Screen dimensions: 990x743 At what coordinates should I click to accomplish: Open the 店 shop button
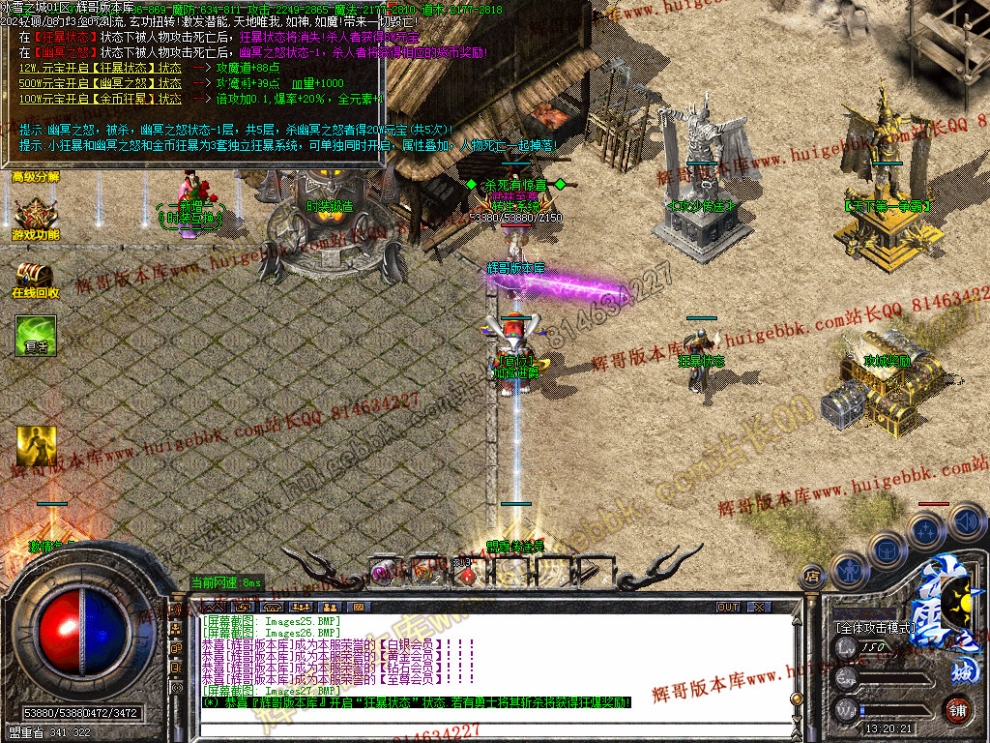click(x=812, y=576)
